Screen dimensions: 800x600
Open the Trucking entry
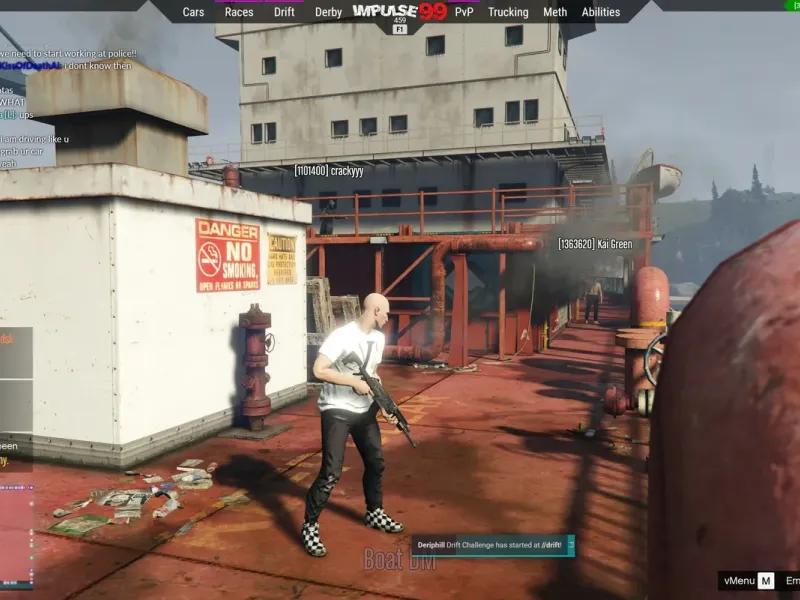click(x=508, y=12)
